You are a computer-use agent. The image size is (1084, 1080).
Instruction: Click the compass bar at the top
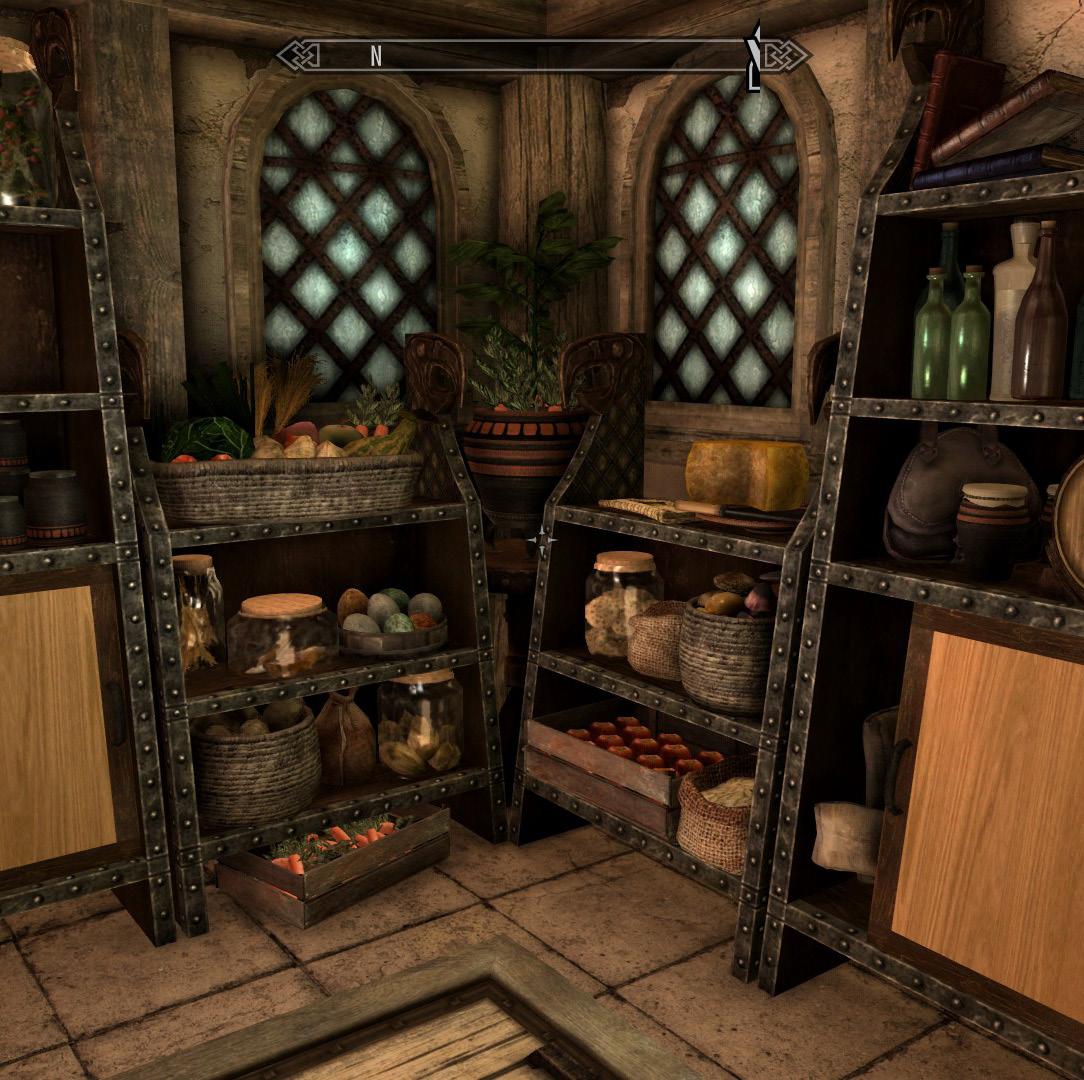(541, 56)
